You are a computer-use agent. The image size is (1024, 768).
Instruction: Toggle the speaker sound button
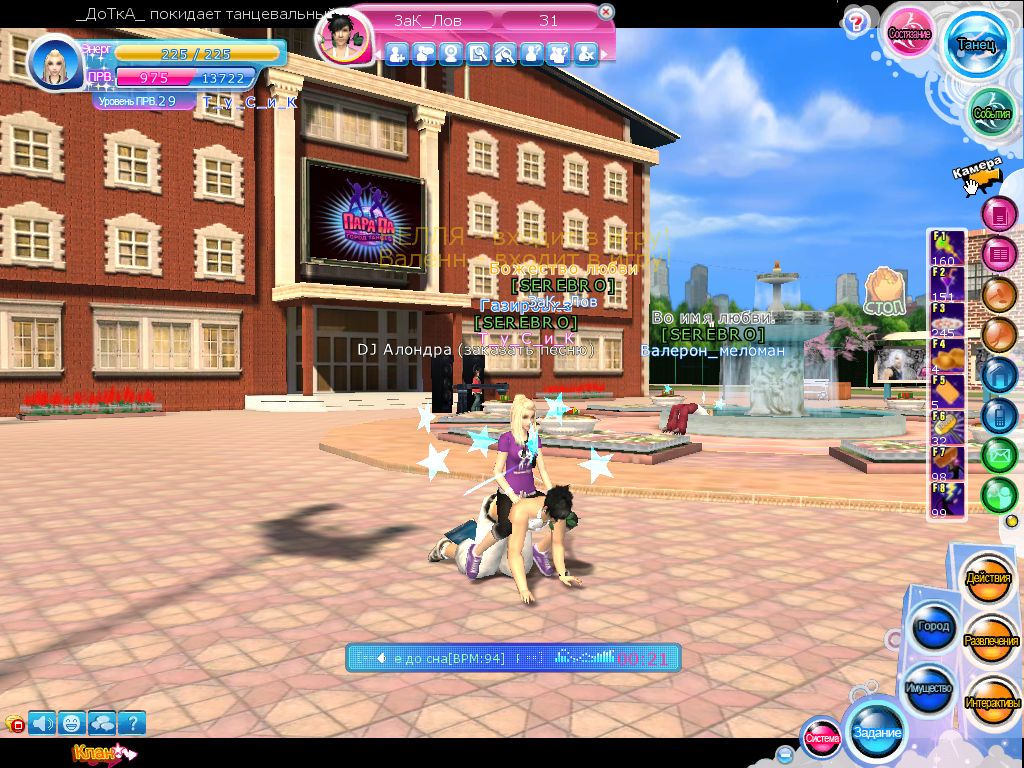(x=42, y=722)
